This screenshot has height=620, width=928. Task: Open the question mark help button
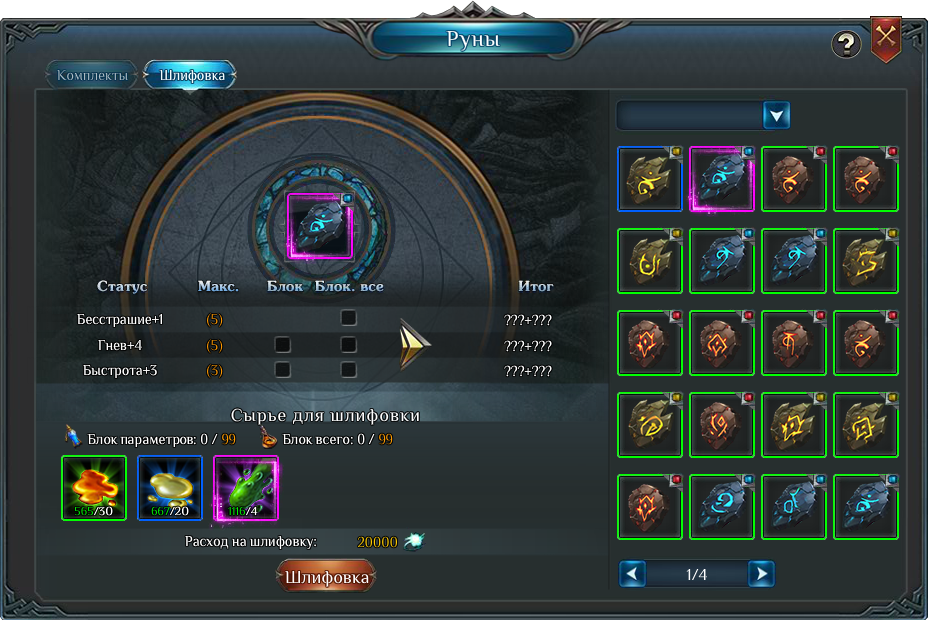[x=846, y=44]
